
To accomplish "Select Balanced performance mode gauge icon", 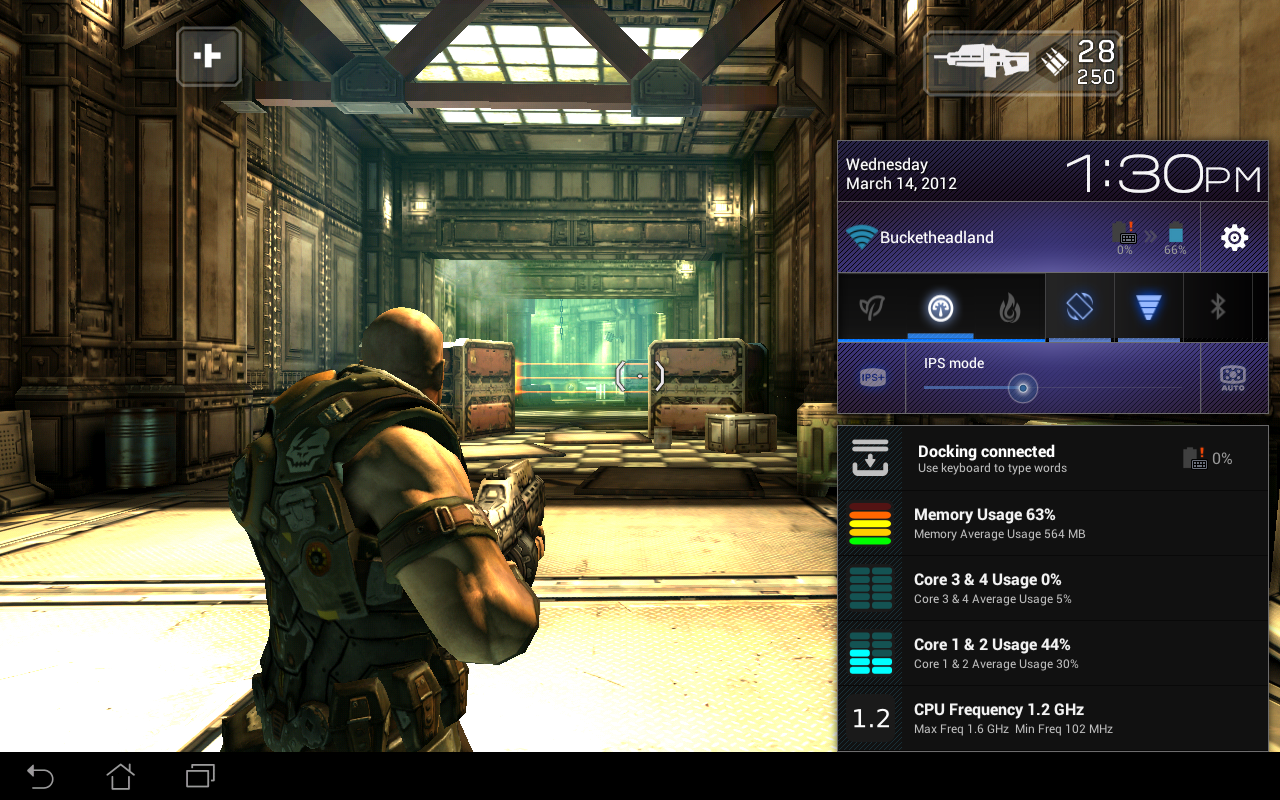I will tap(940, 307).
